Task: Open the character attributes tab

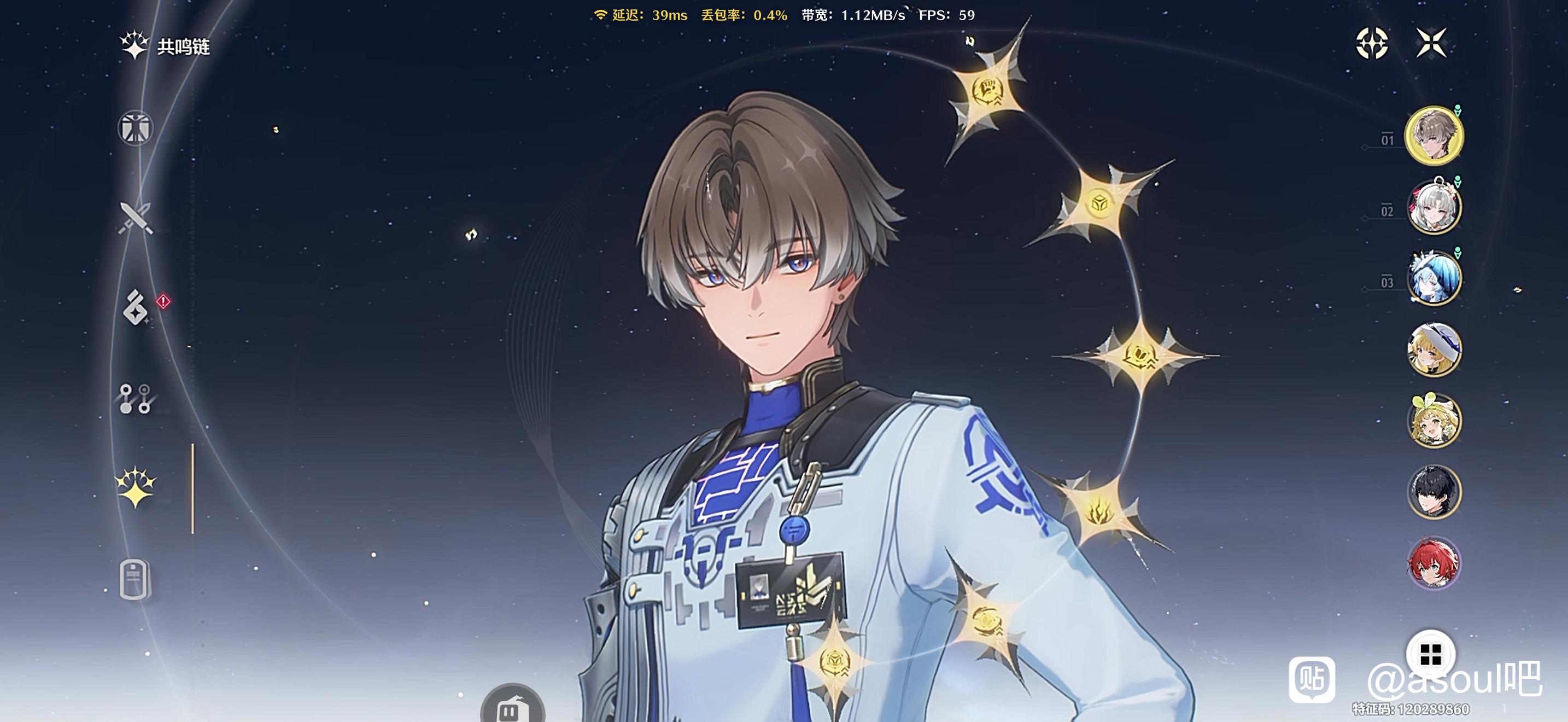Action: 135,129
